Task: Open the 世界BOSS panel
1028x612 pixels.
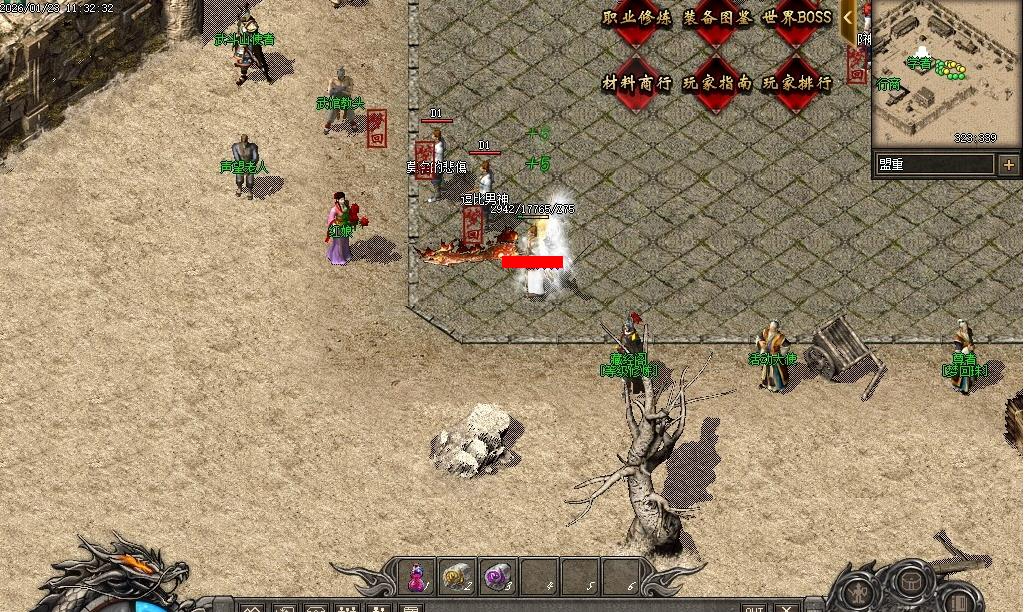Action: tap(797, 18)
